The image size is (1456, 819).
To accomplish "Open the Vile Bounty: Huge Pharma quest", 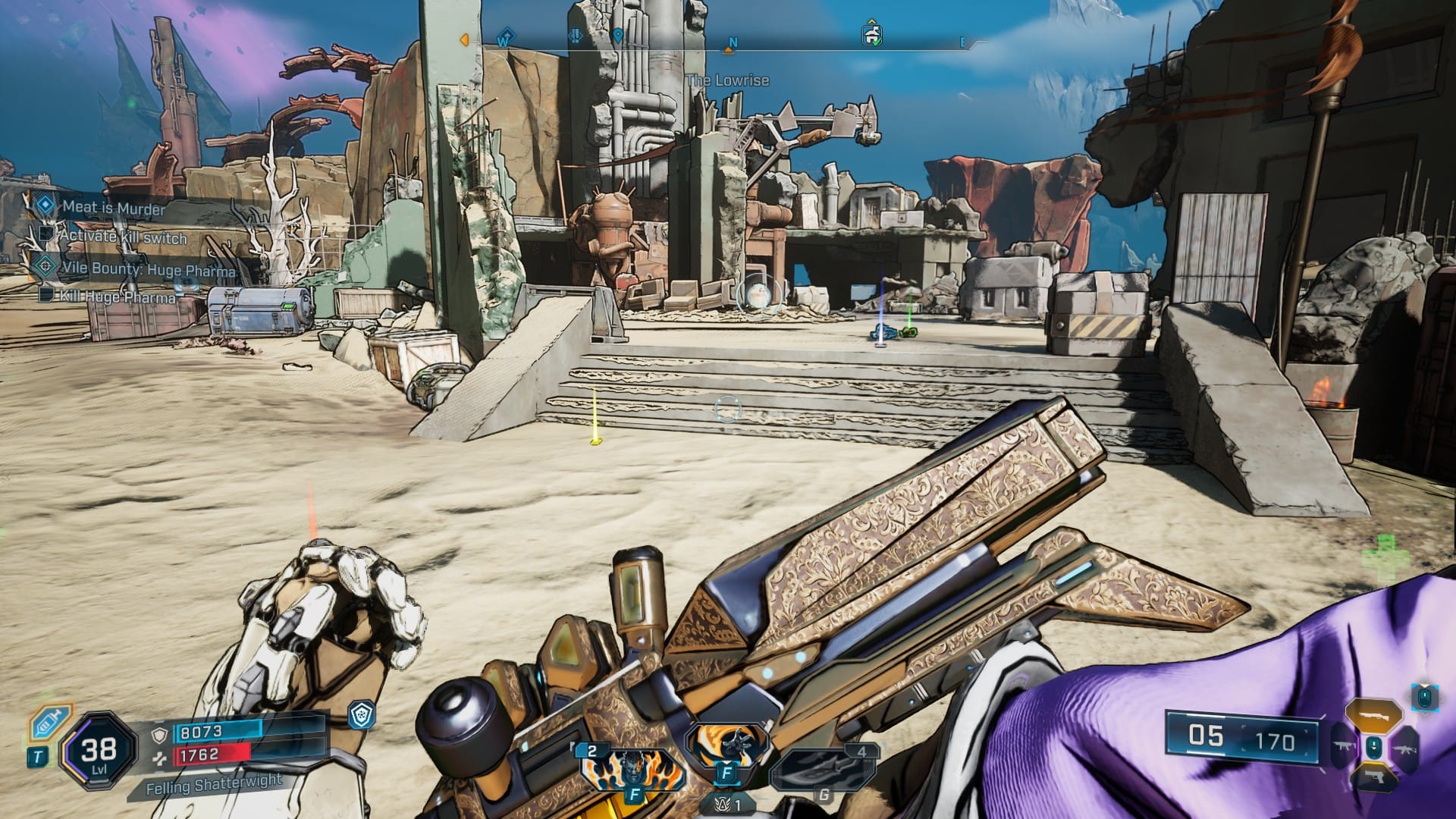I will pyautogui.click(x=149, y=268).
